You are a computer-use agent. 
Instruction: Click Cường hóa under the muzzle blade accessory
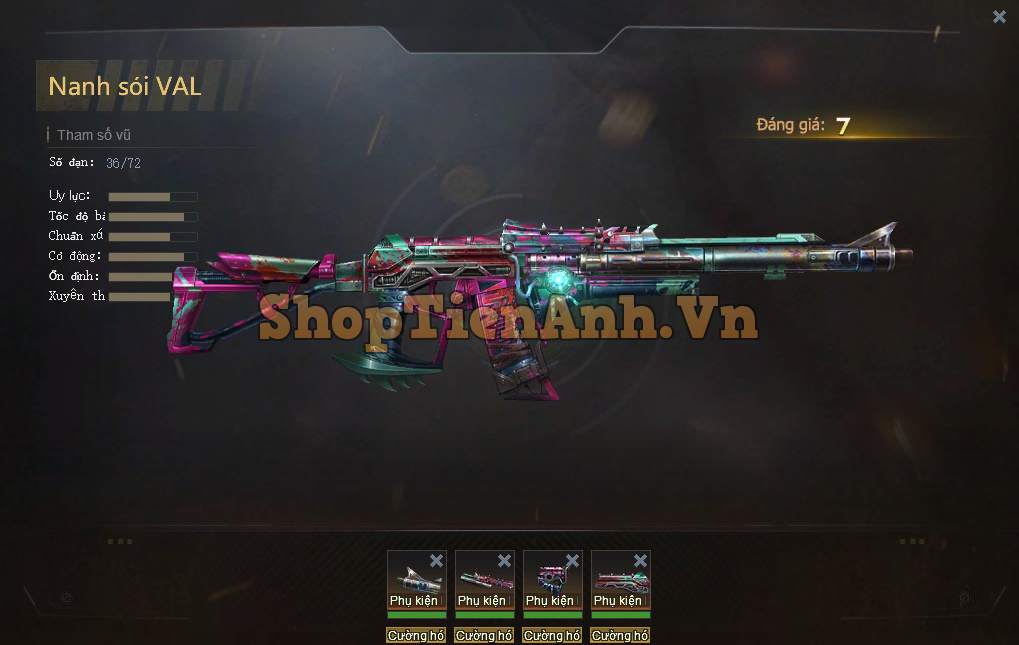pyautogui.click(x=416, y=636)
